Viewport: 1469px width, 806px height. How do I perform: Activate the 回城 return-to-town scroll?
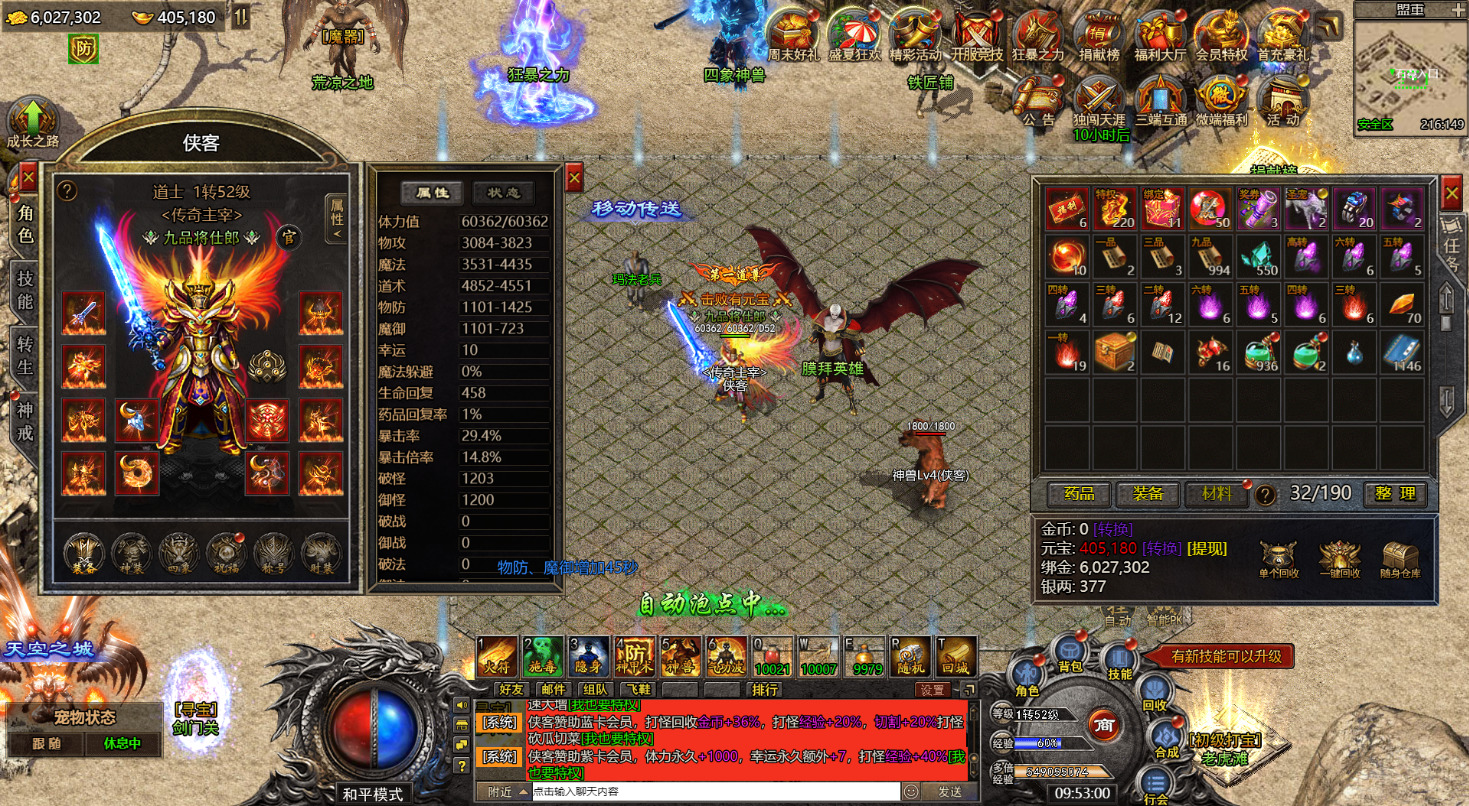click(x=958, y=655)
